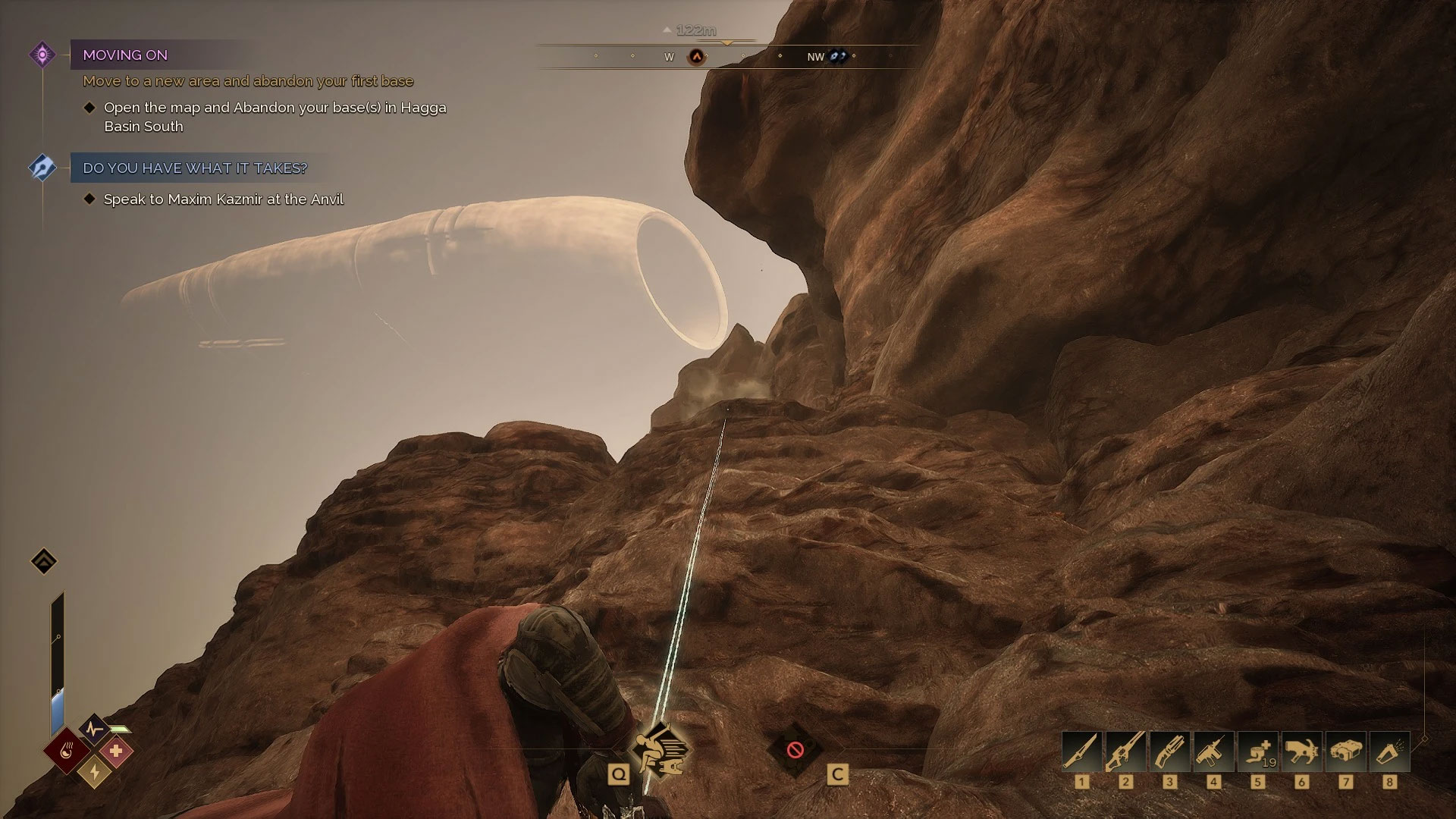Click the pink medical cross status diamond
The image size is (1456, 819).
click(x=116, y=752)
